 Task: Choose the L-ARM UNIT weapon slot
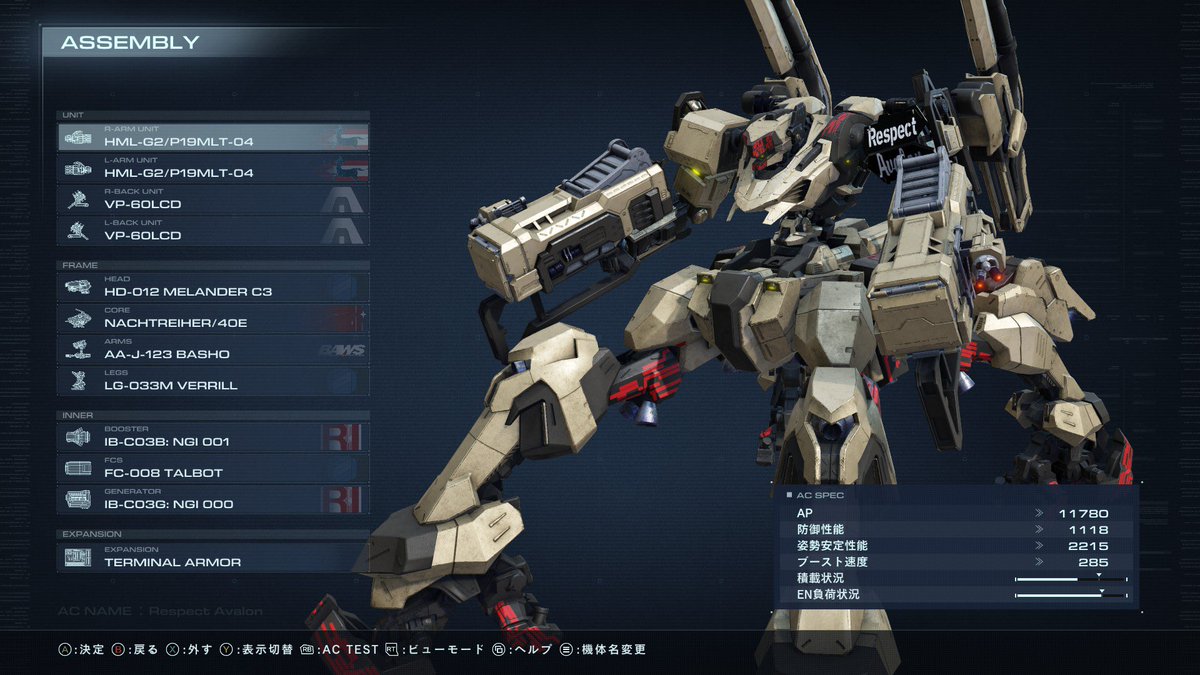click(213, 168)
